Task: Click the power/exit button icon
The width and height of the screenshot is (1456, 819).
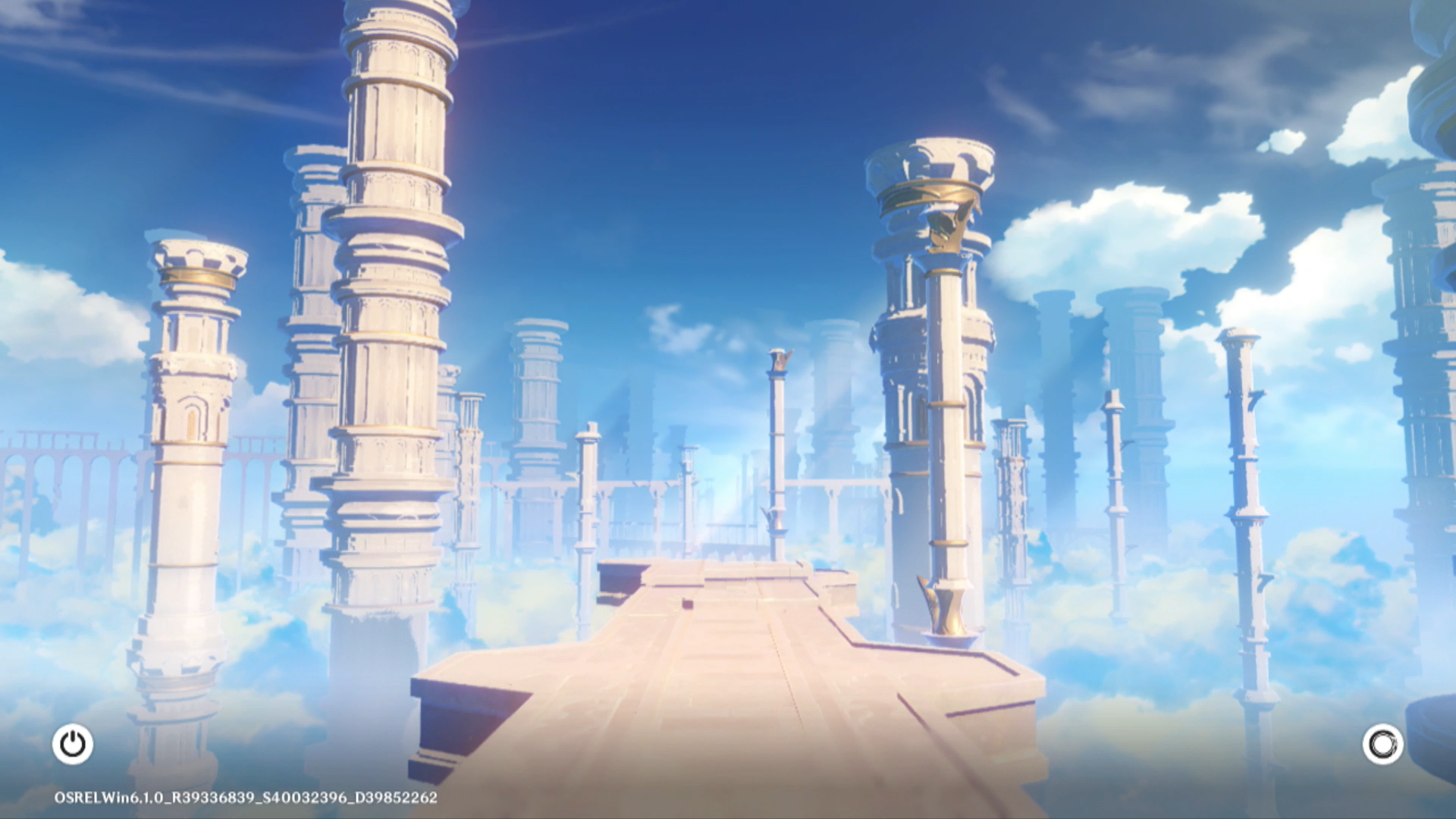Action: point(73,744)
